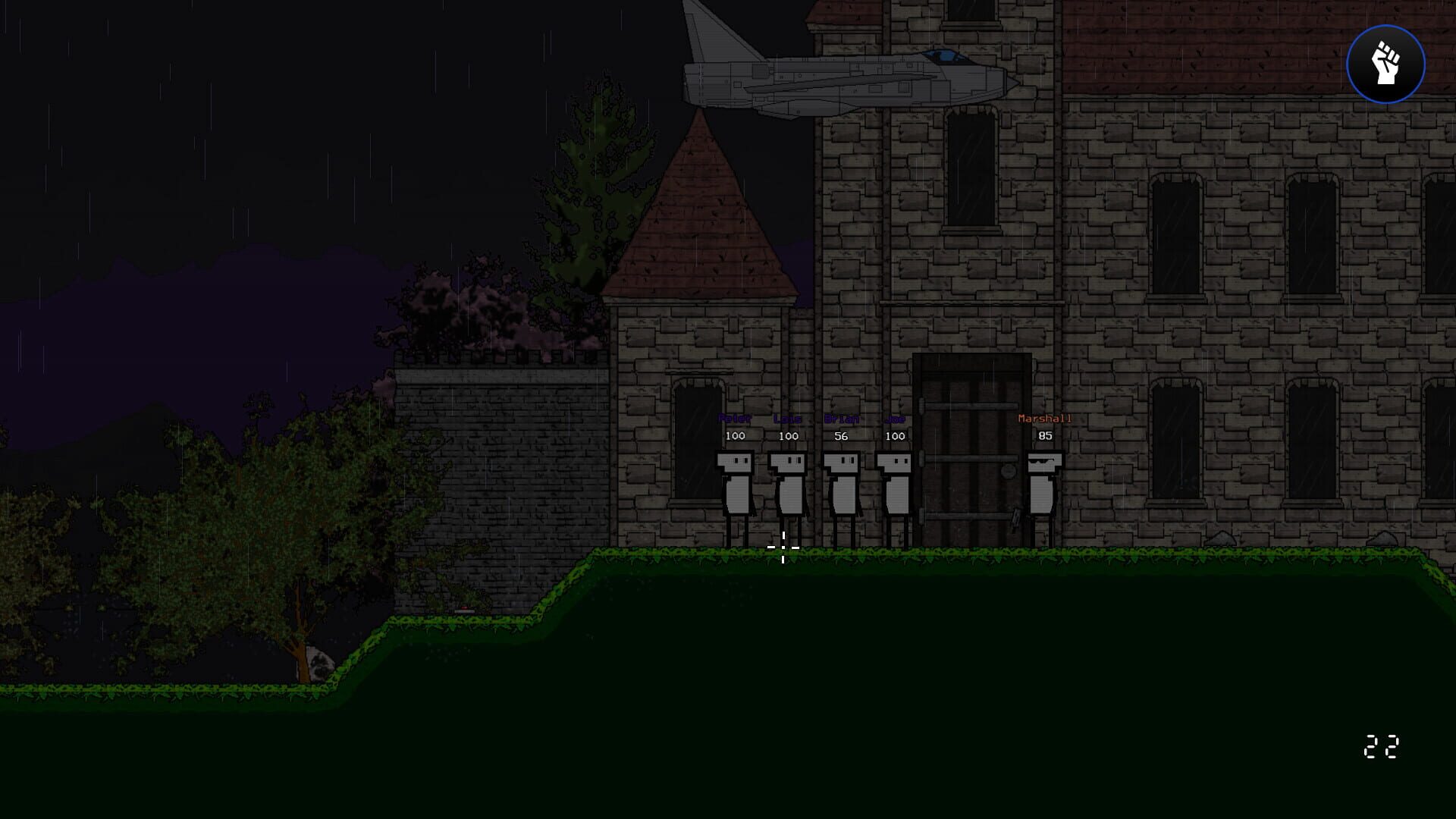Select the Marshall name label
Viewport: 1456px width, 819px height.
tap(1044, 417)
